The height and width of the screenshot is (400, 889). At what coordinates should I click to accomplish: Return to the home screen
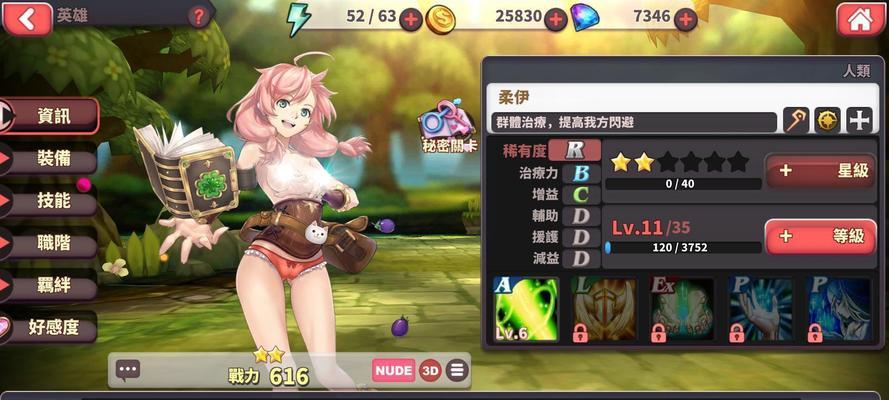[859, 18]
